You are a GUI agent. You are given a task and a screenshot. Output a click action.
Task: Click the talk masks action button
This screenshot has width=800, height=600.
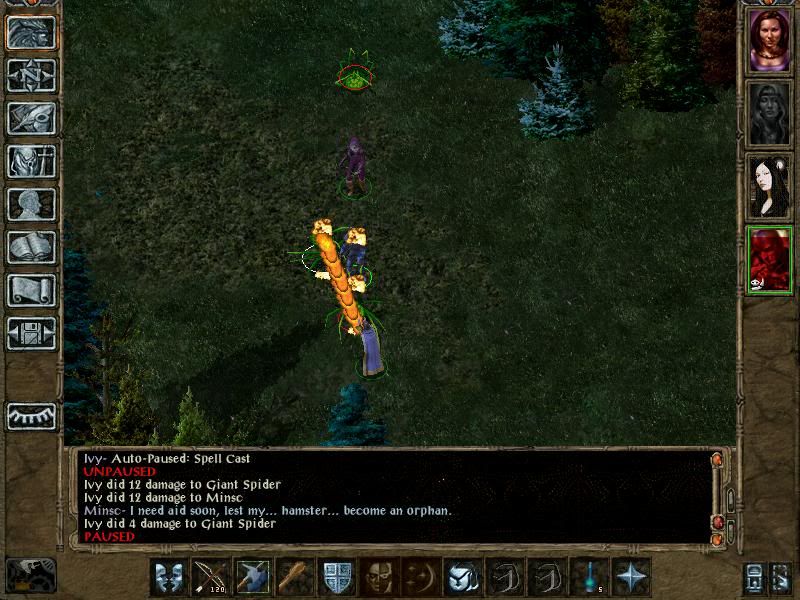169,577
